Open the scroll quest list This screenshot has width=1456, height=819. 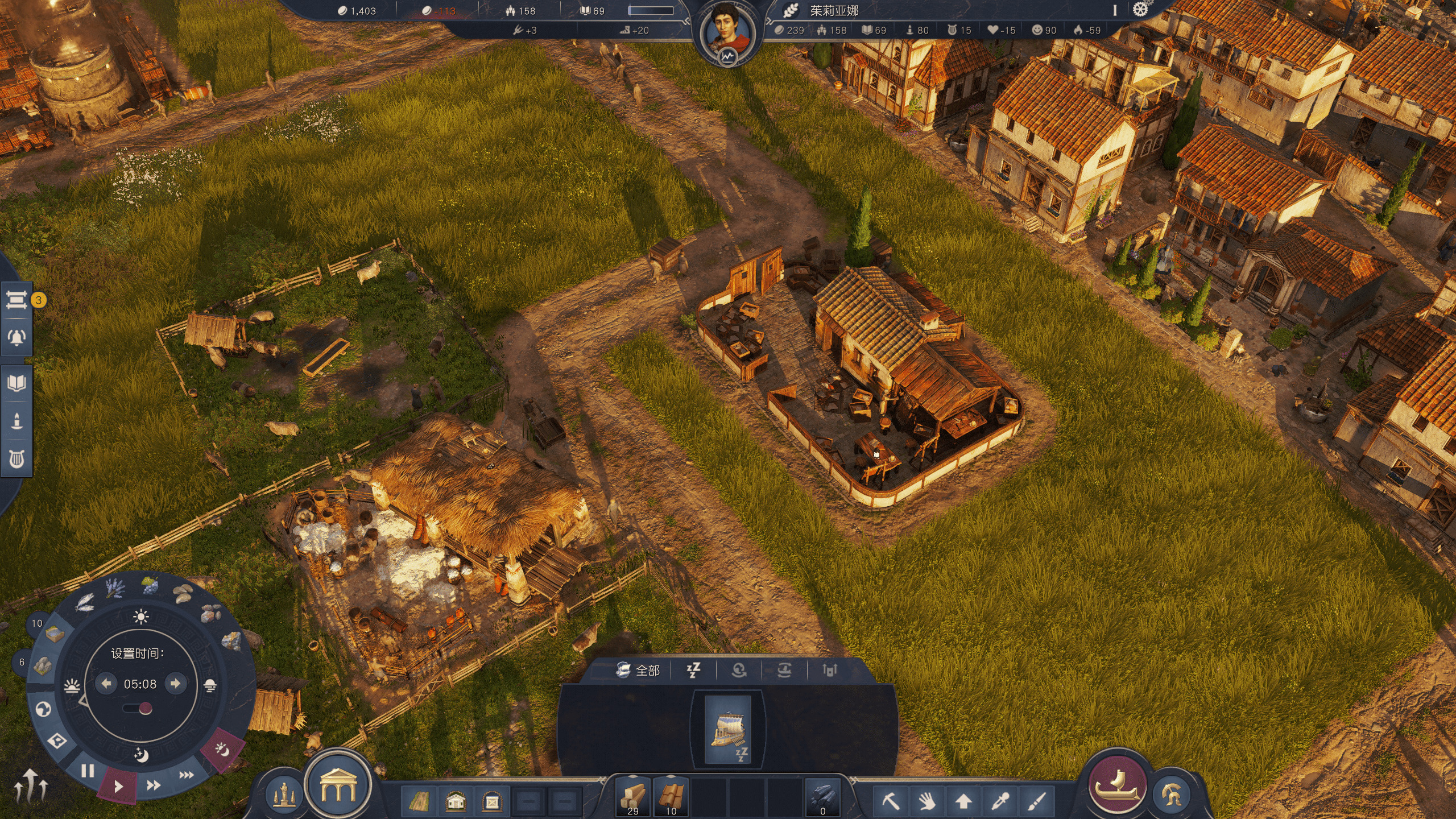16,300
